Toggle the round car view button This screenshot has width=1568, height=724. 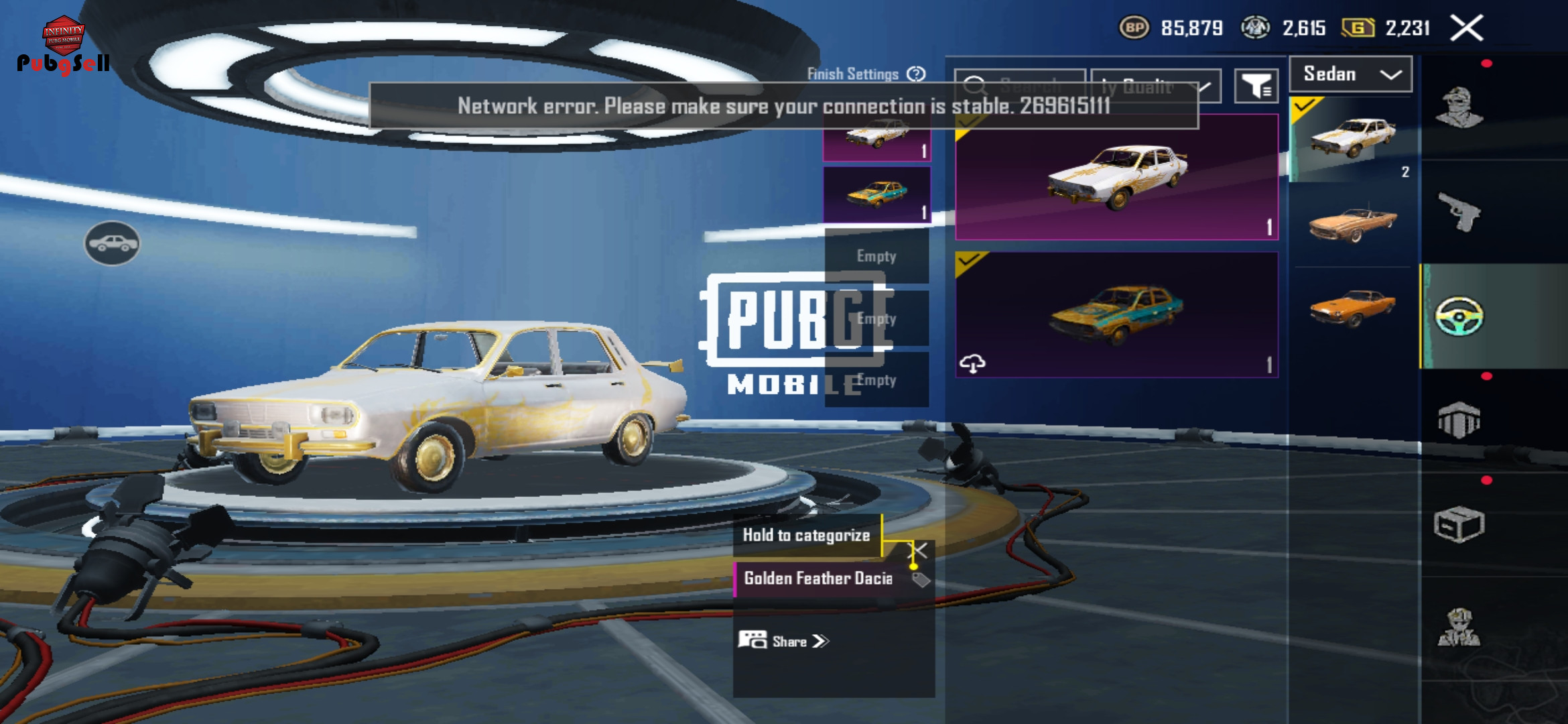[112, 243]
